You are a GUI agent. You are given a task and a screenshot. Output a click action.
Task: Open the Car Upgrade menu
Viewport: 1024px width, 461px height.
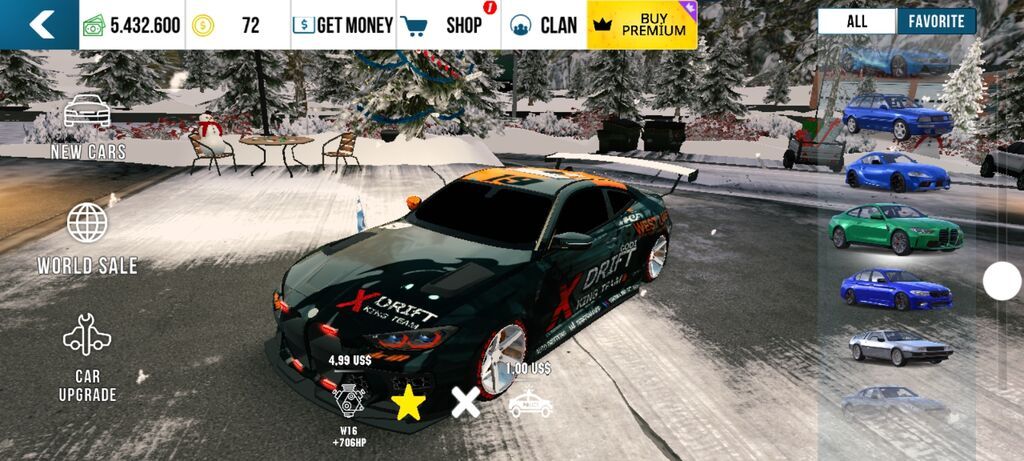tap(88, 358)
